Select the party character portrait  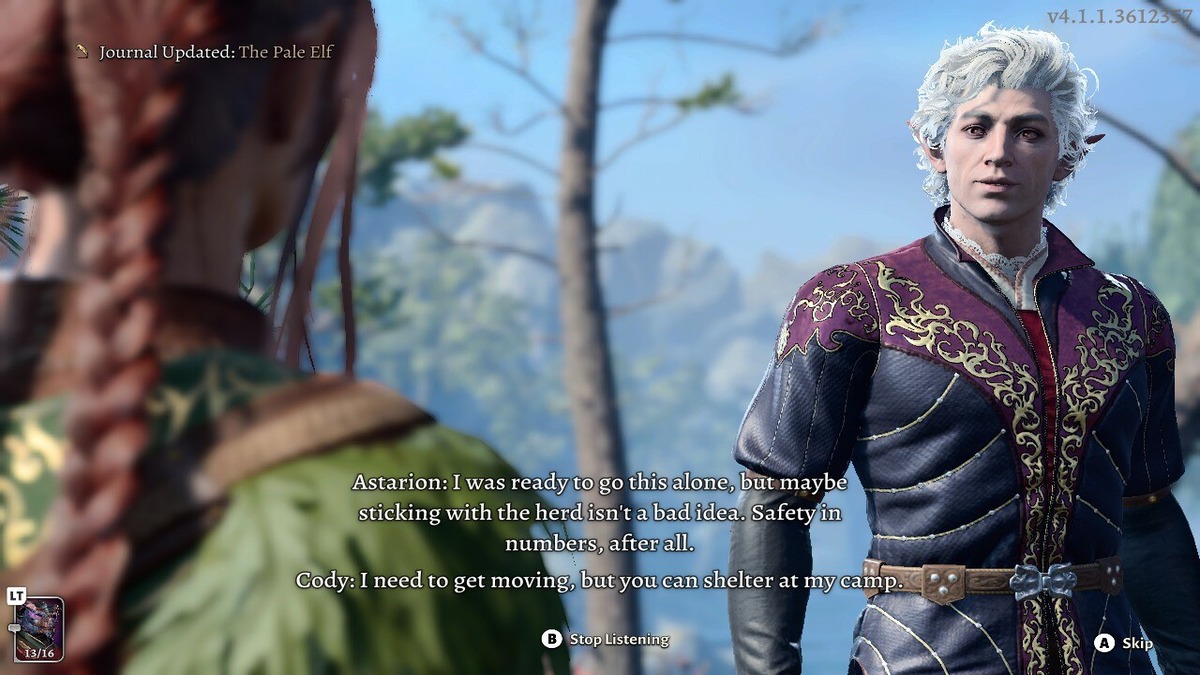(x=39, y=626)
